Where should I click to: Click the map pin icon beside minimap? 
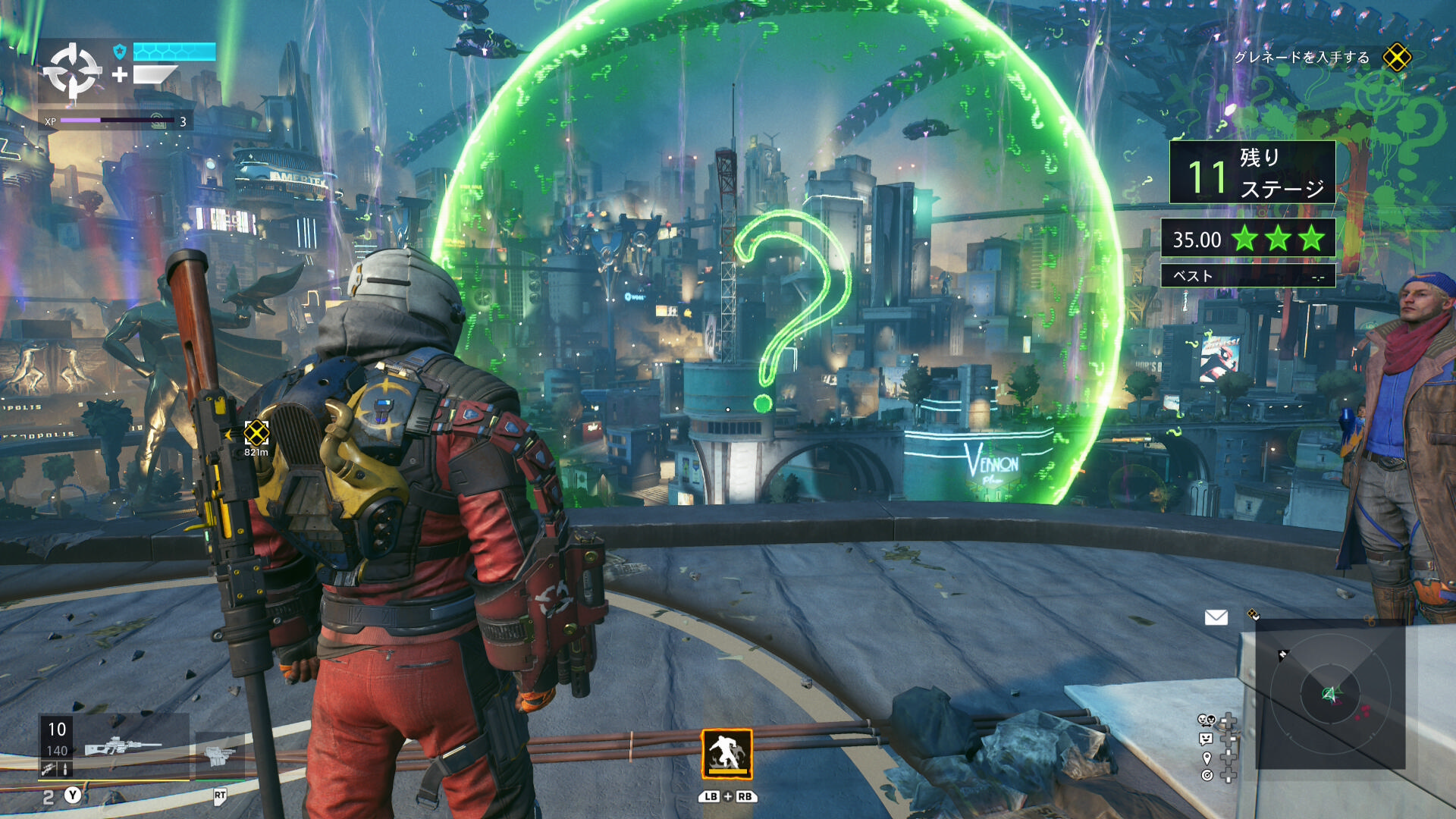coord(1207,758)
